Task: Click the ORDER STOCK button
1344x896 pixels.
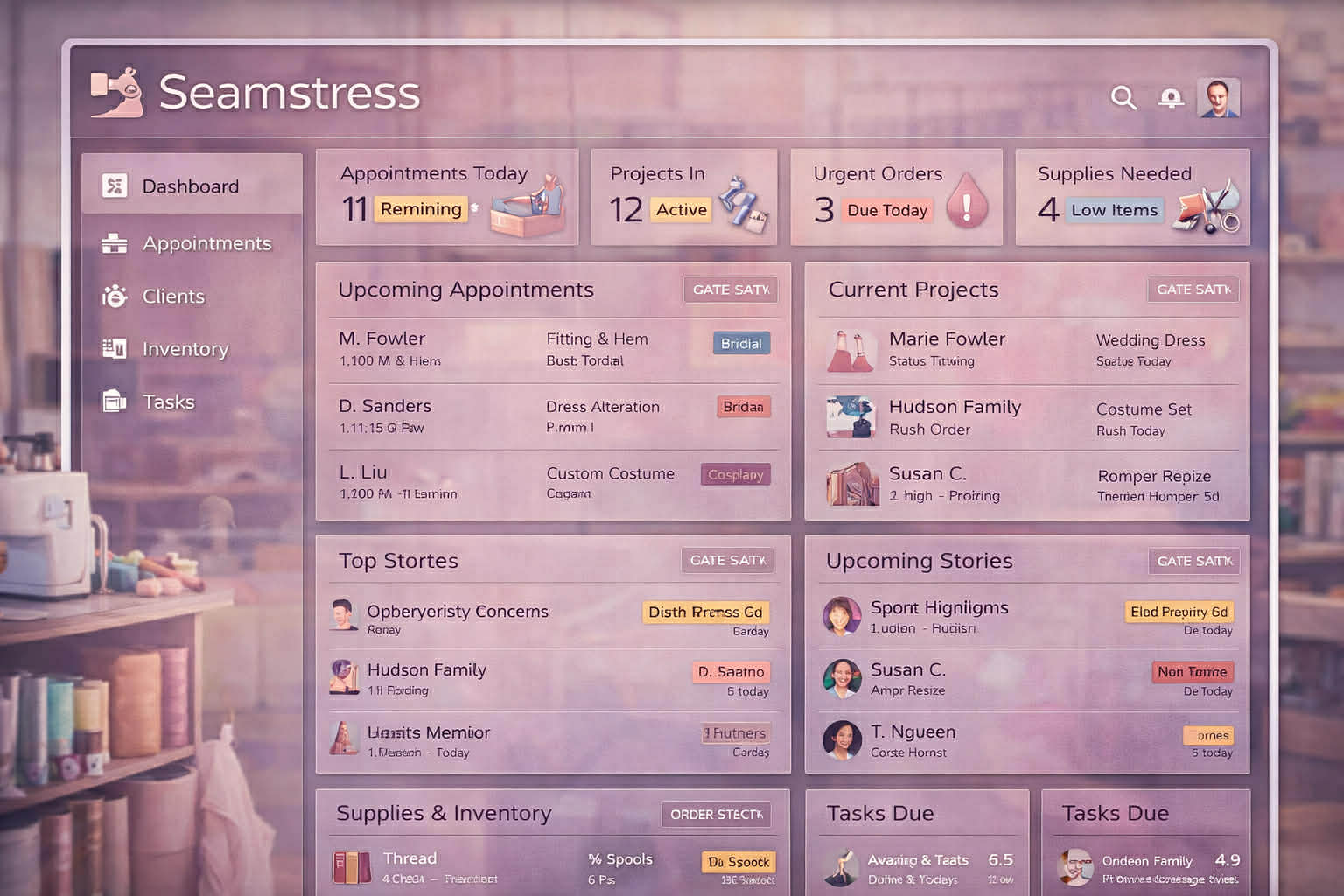Action: (716, 814)
